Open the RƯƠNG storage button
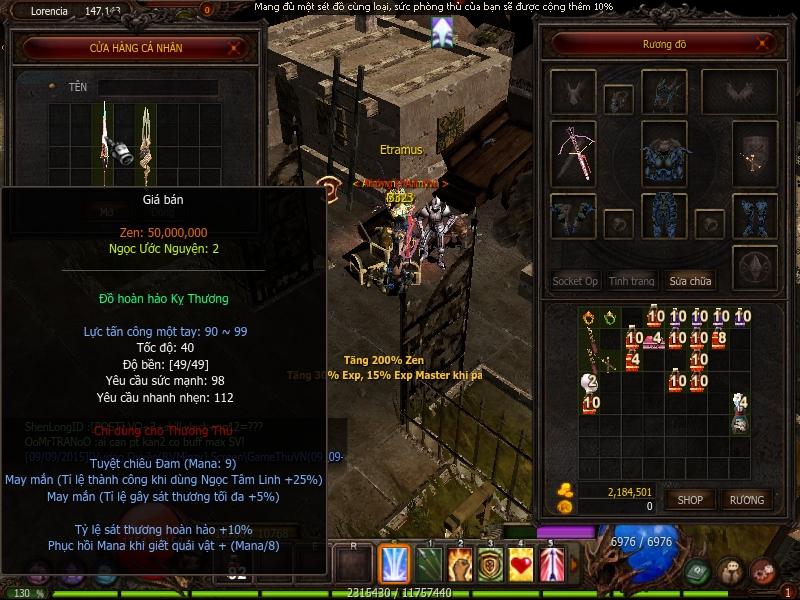800x600 pixels. (746, 499)
